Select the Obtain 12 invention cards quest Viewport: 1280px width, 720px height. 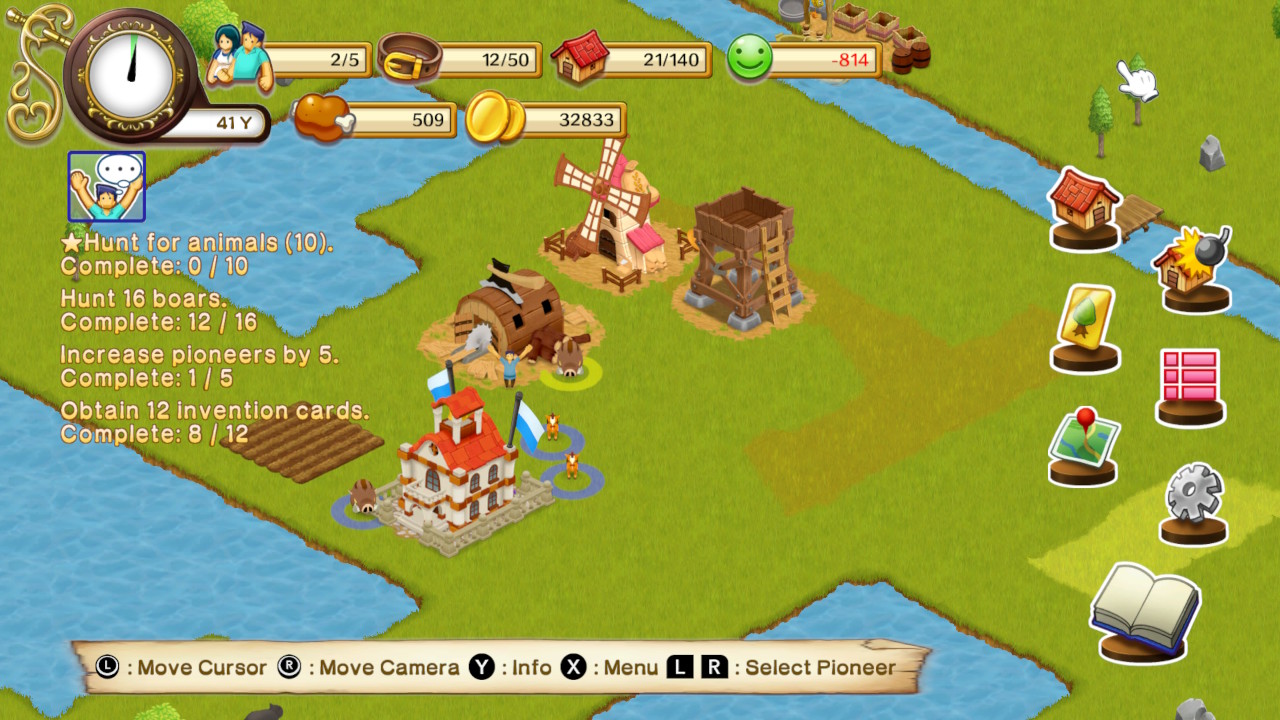tap(214, 422)
